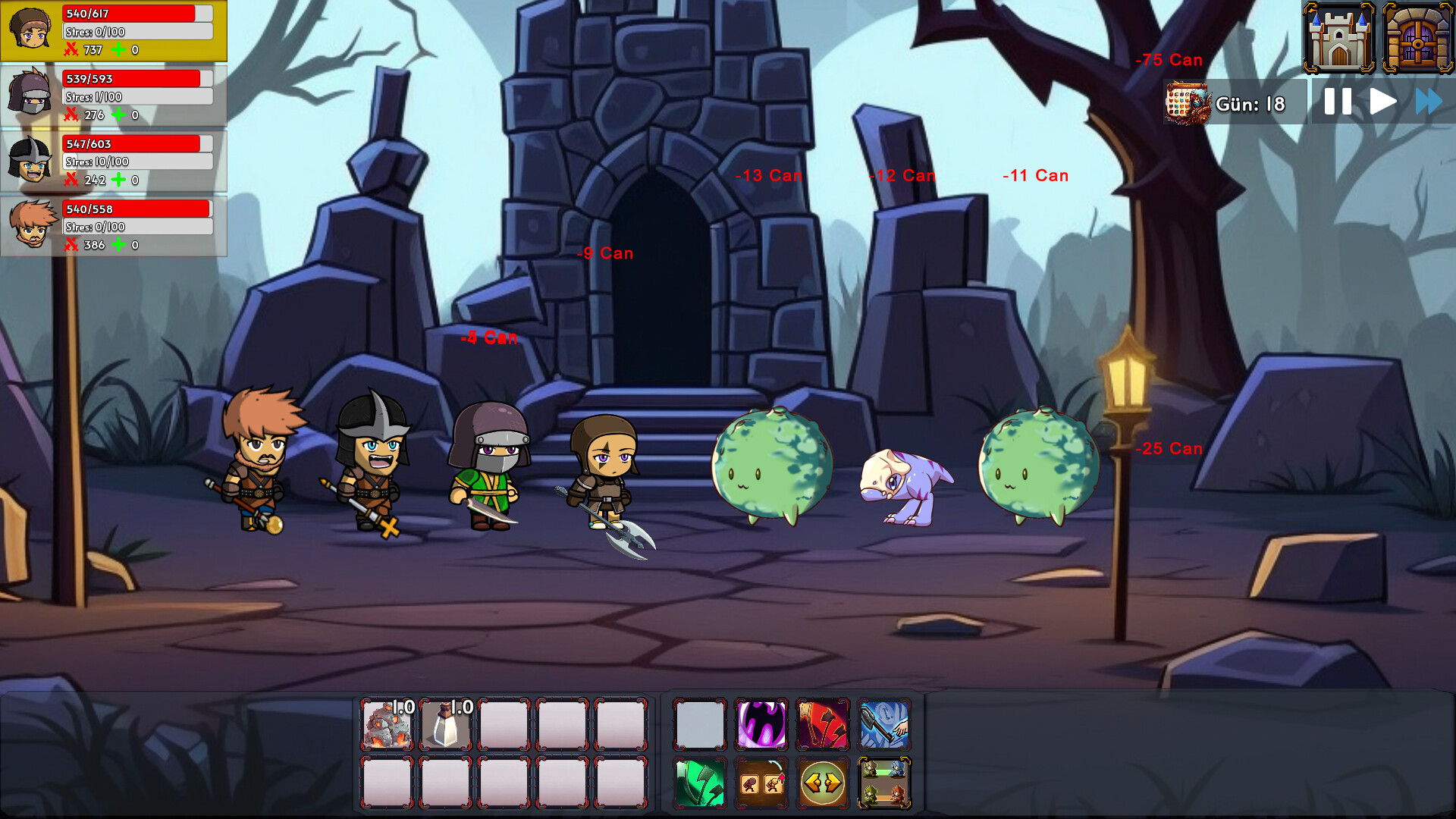Click the yellow left-right arrows ability
The image size is (1456, 819).
tap(823, 783)
